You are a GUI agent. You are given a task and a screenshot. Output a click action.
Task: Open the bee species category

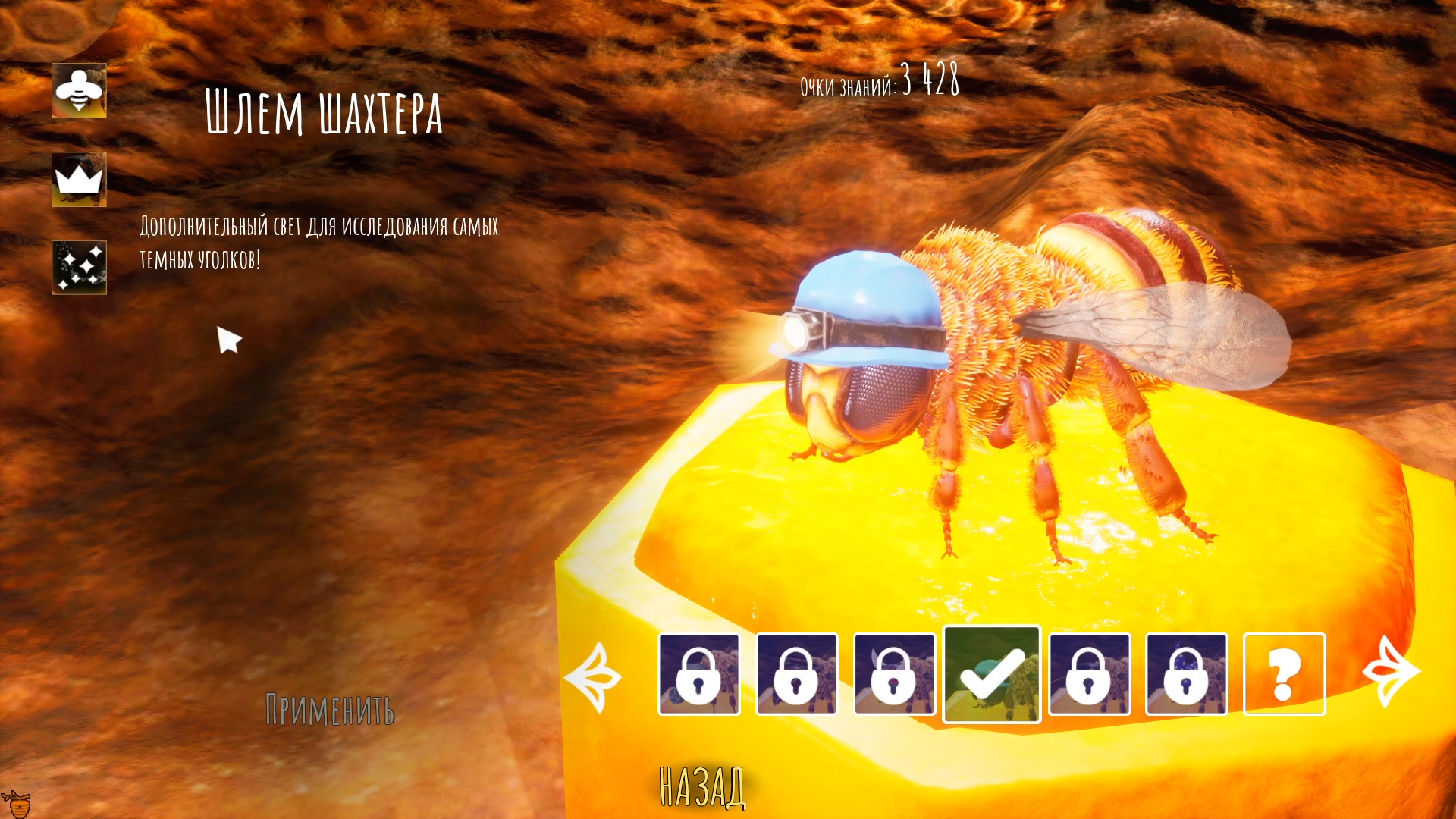pyautogui.click(x=79, y=91)
